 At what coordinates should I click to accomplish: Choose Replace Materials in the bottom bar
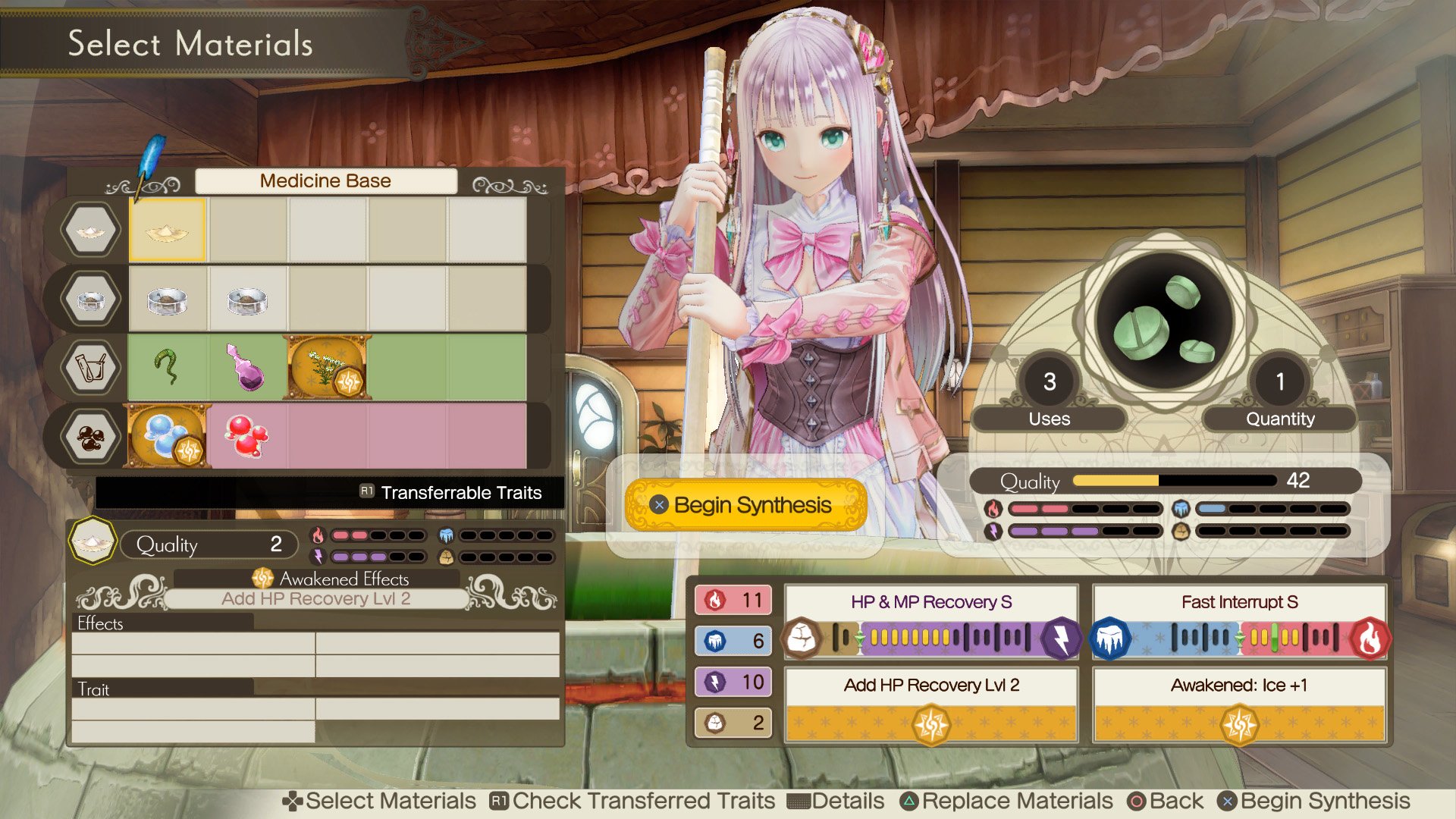[1014, 800]
